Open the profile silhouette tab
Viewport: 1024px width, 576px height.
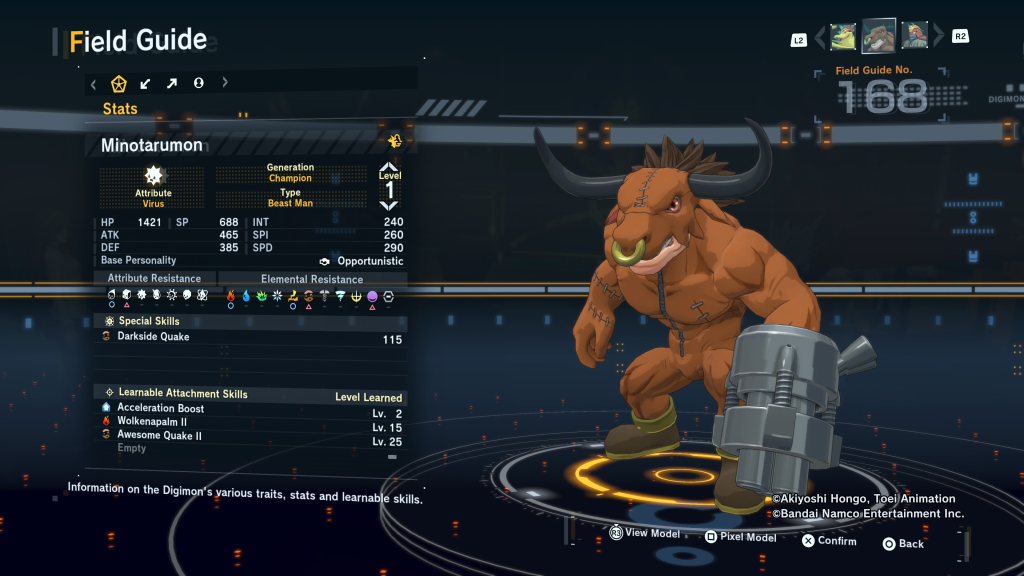pyautogui.click(x=198, y=84)
